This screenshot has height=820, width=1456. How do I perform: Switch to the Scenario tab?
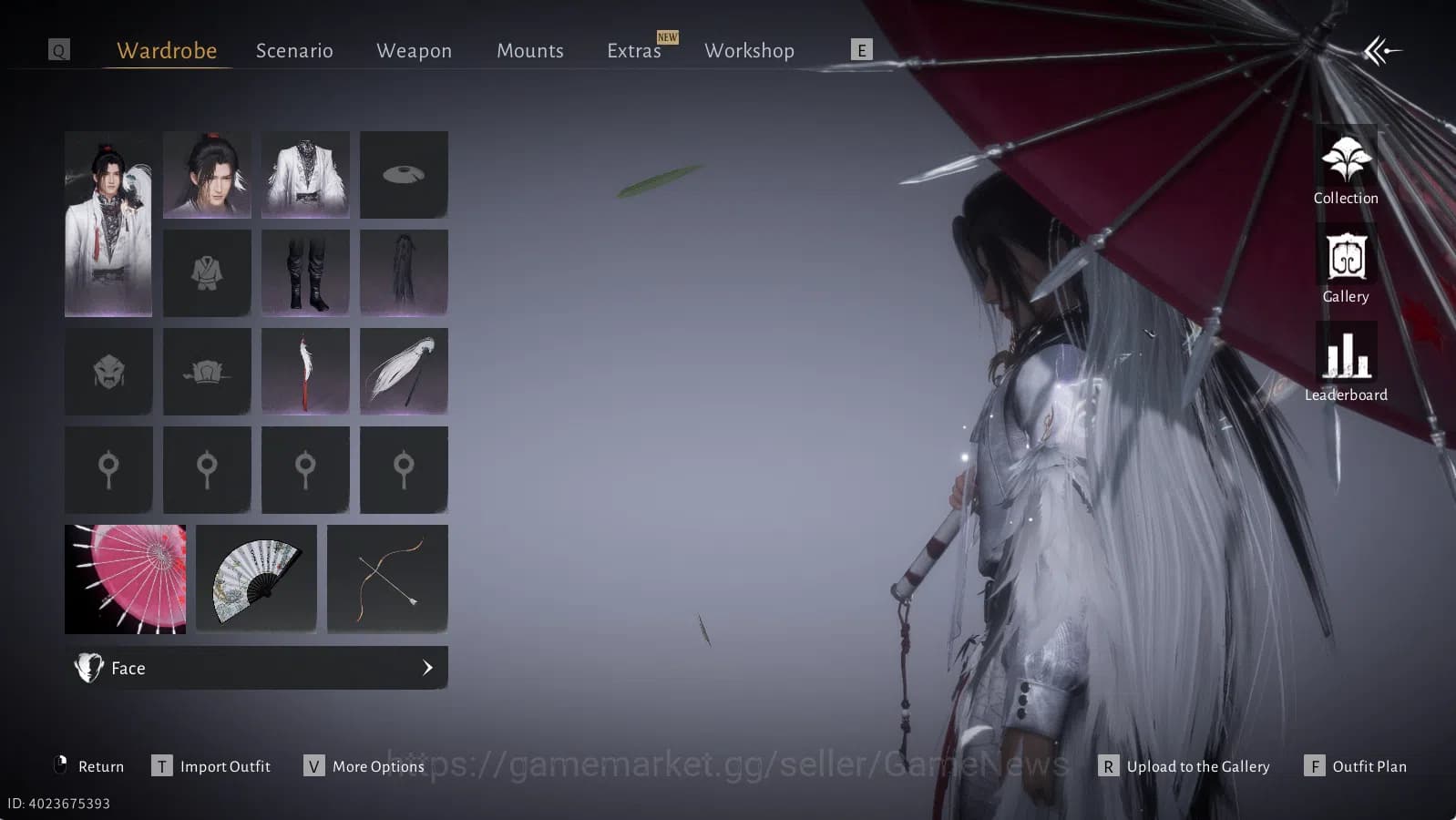pos(293,51)
